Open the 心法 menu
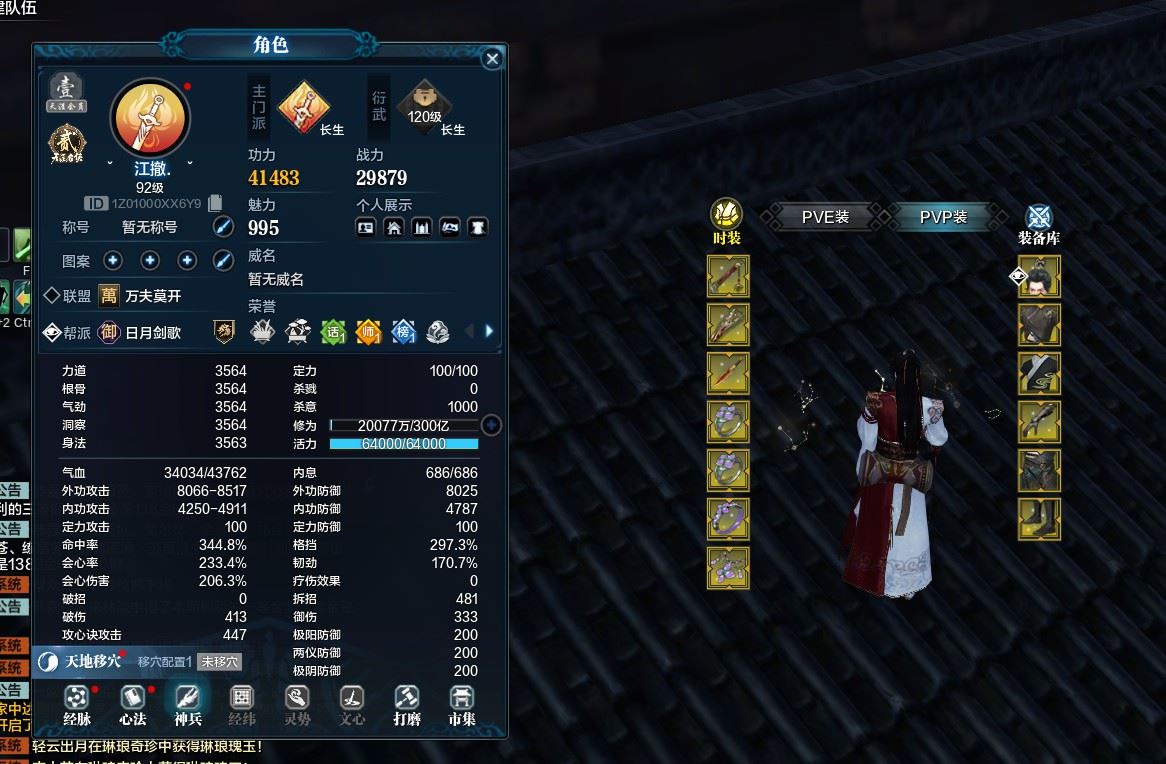Screen dimensions: 1166x764 click(x=133, y=702)
